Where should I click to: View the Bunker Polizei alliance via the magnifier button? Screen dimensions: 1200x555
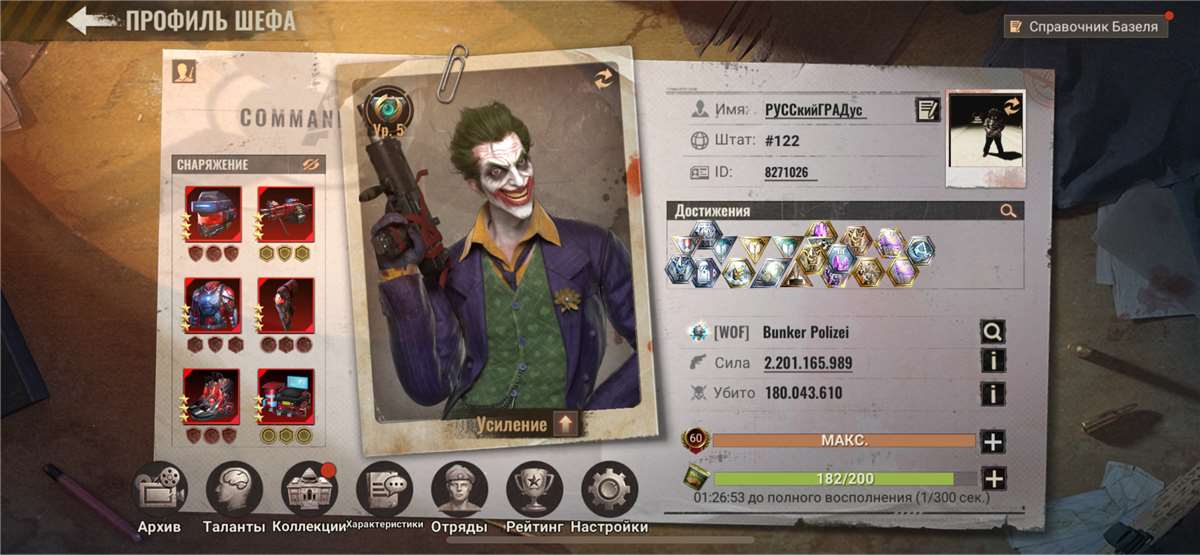coord(992,332)
